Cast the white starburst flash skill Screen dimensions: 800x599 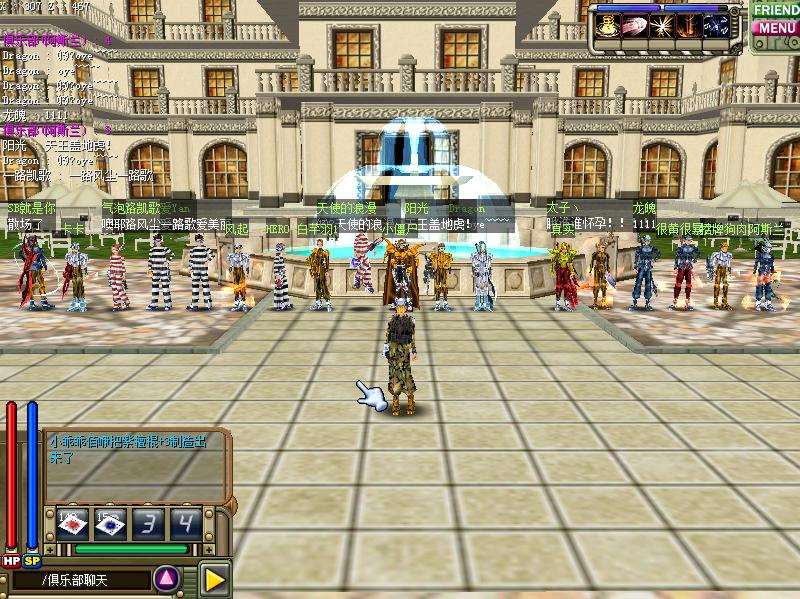(662, 26)
